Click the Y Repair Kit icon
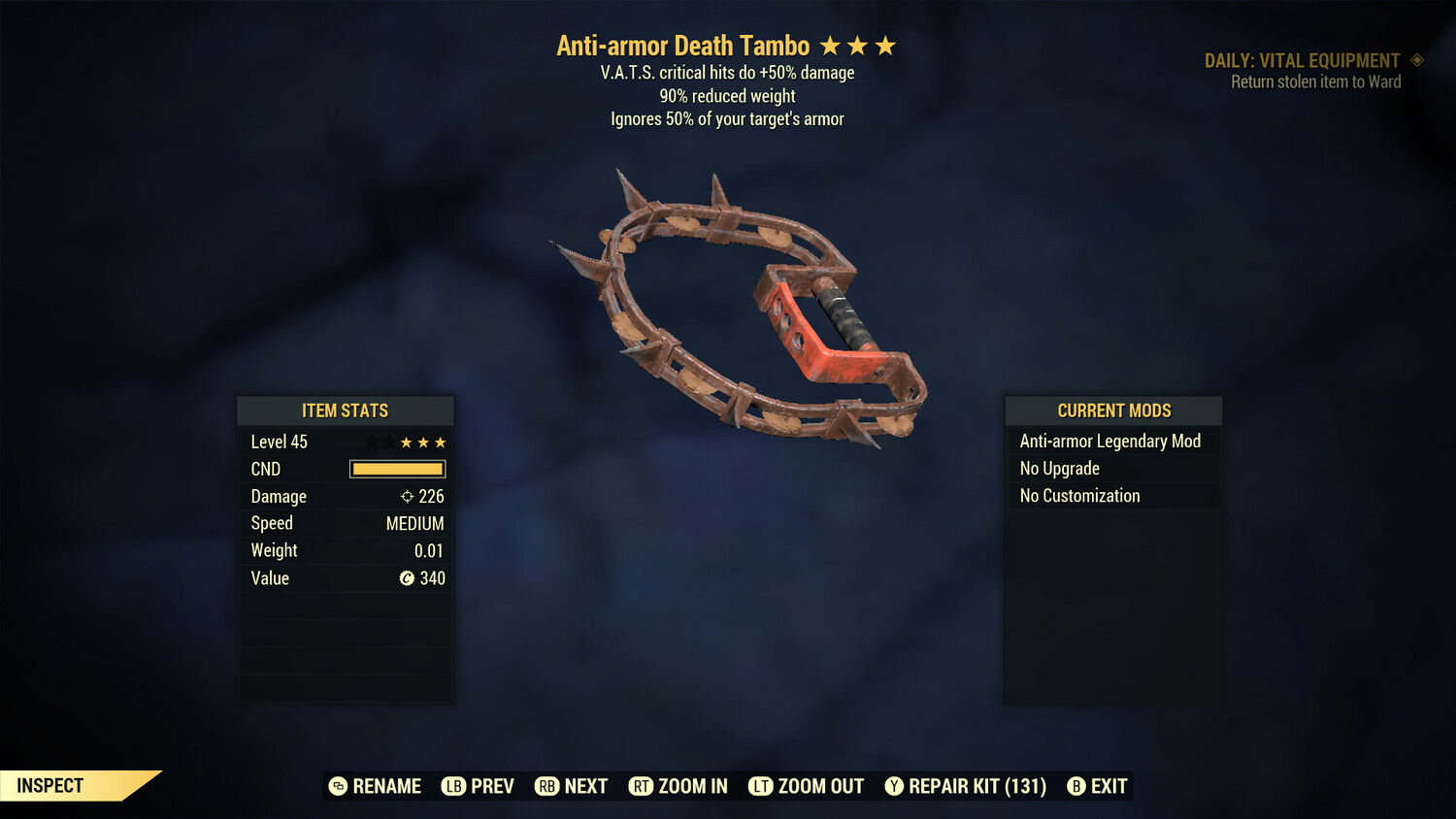Viewport: 1456px width, 819px height. pos(894,786)
